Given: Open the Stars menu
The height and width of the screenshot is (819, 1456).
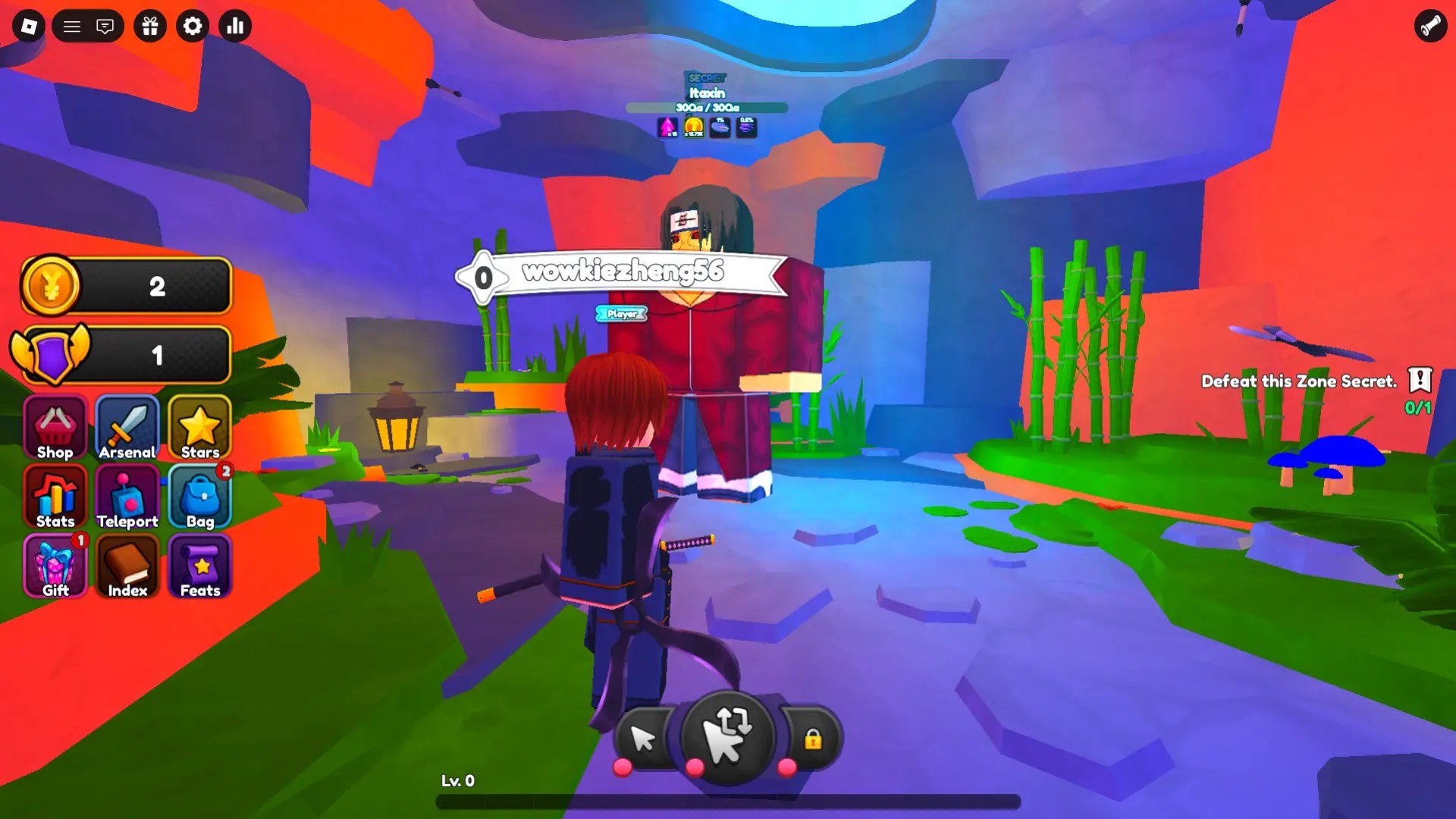Looking at the screenshot, I should coord(199,427).
